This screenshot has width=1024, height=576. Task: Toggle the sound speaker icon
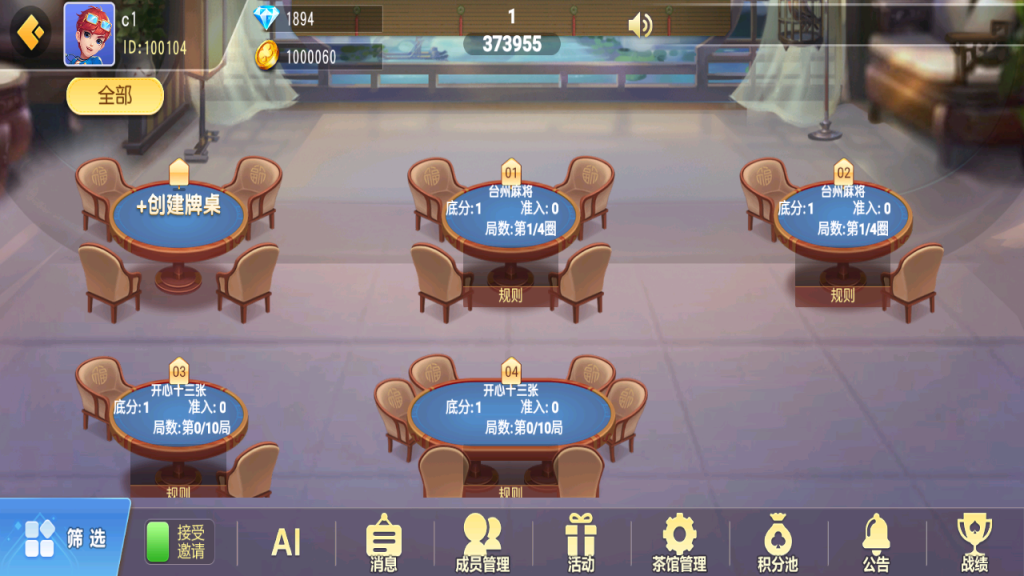(x=640, y=24)
